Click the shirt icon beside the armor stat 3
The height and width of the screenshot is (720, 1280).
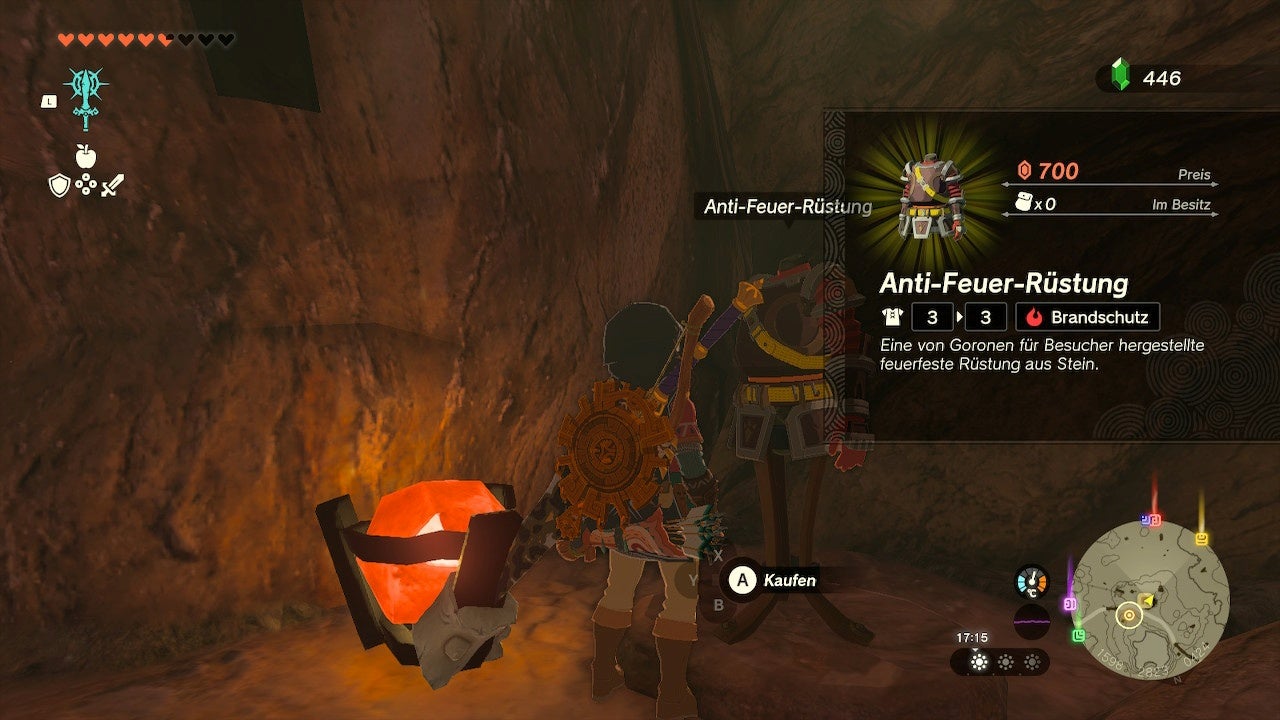point(892,317)
